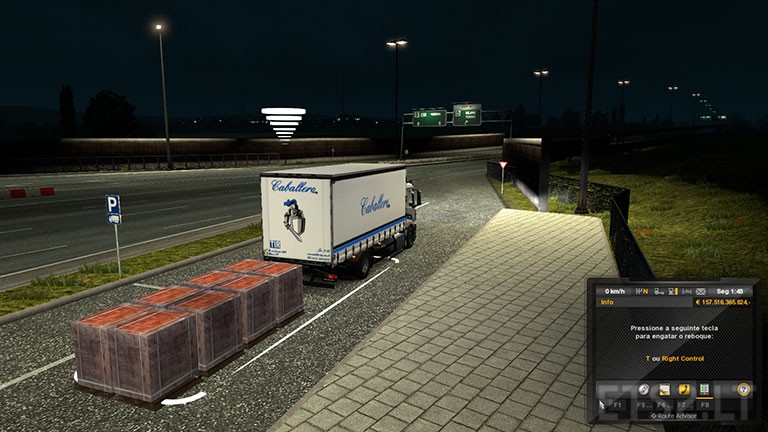
Task: Click the mail envelope icon in Route Advisor
Action: coord(700,291)
